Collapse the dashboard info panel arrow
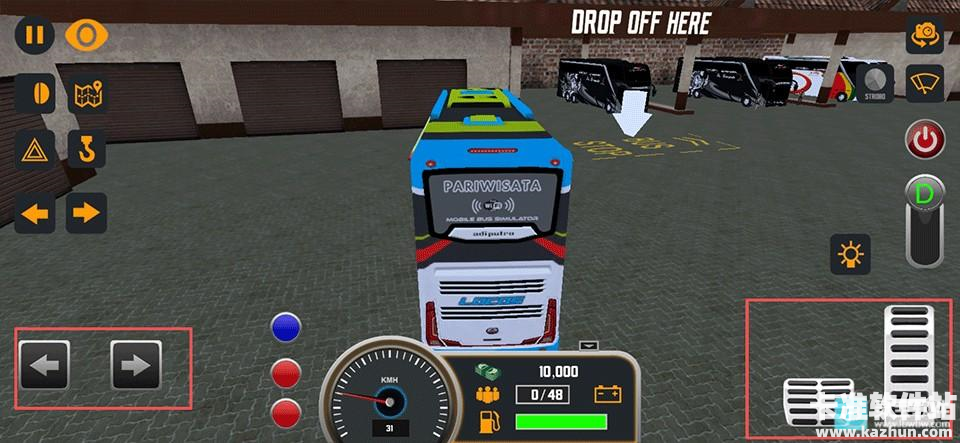960x443 pixels. [589, 346]
